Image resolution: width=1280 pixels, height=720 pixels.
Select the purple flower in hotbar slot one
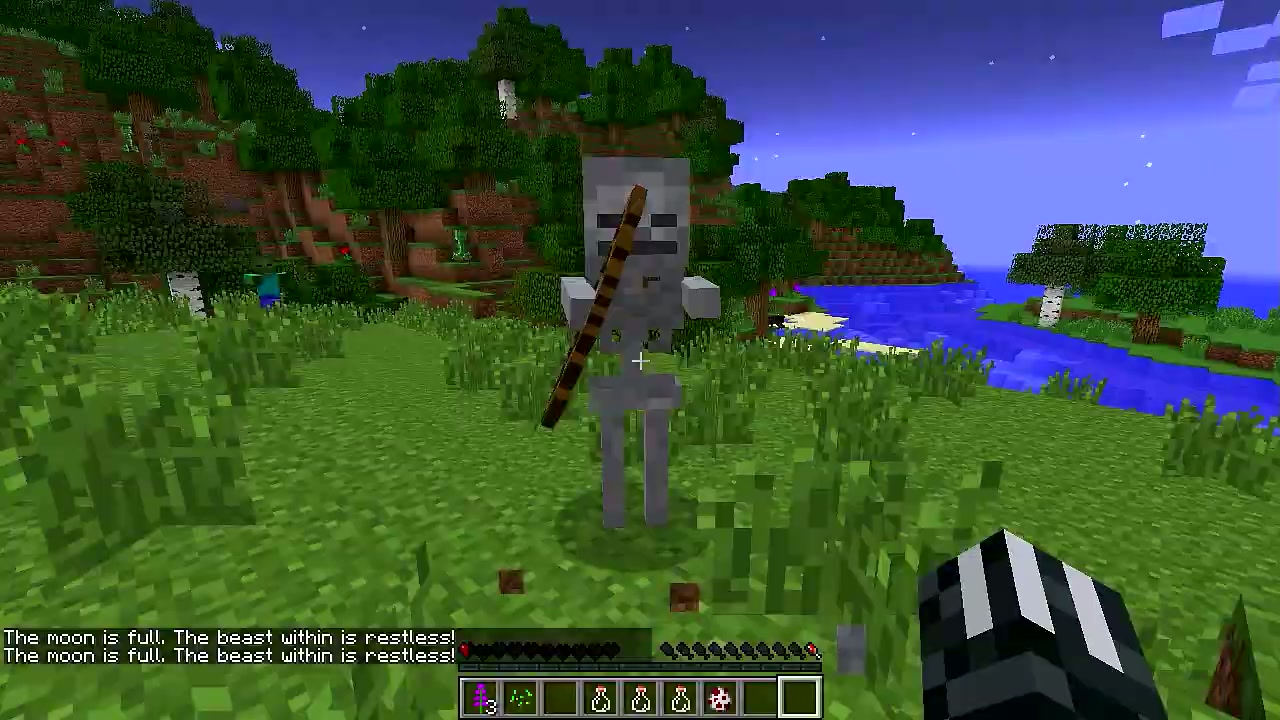482,697
